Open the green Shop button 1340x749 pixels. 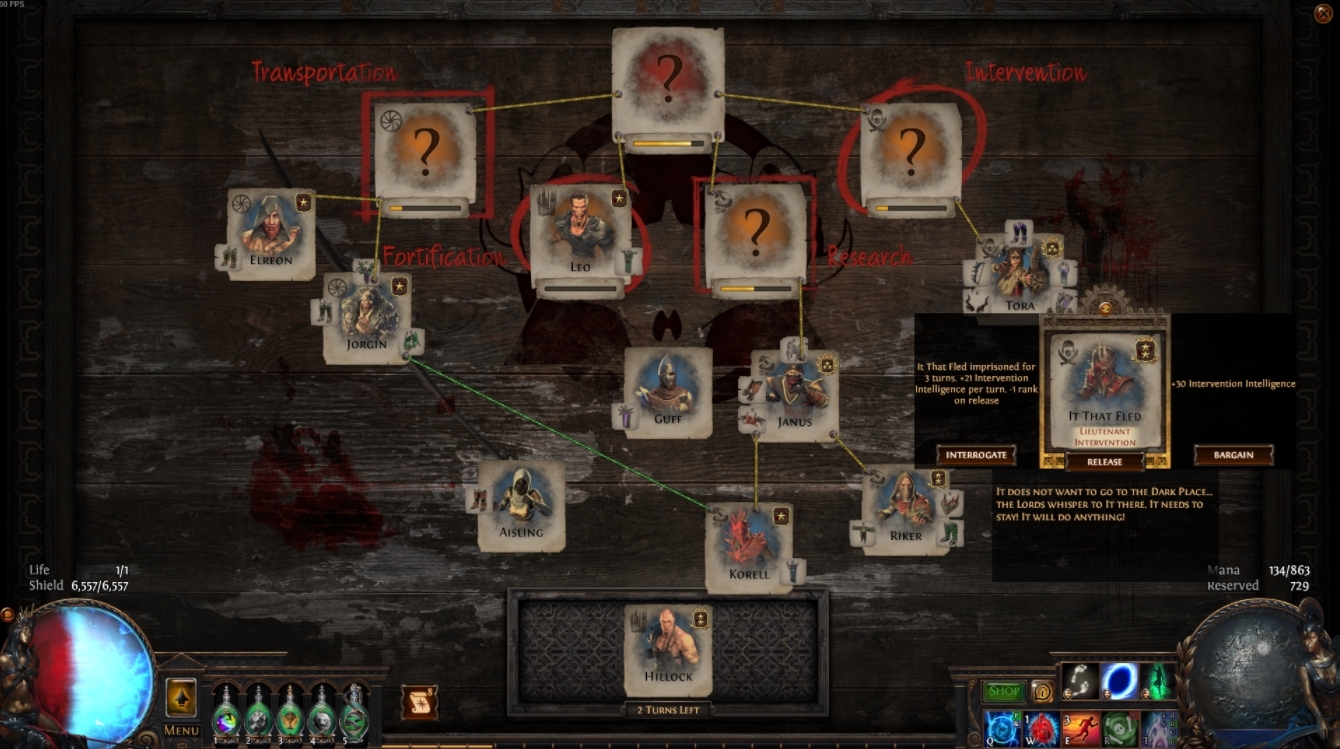[x=1003, y=691]
